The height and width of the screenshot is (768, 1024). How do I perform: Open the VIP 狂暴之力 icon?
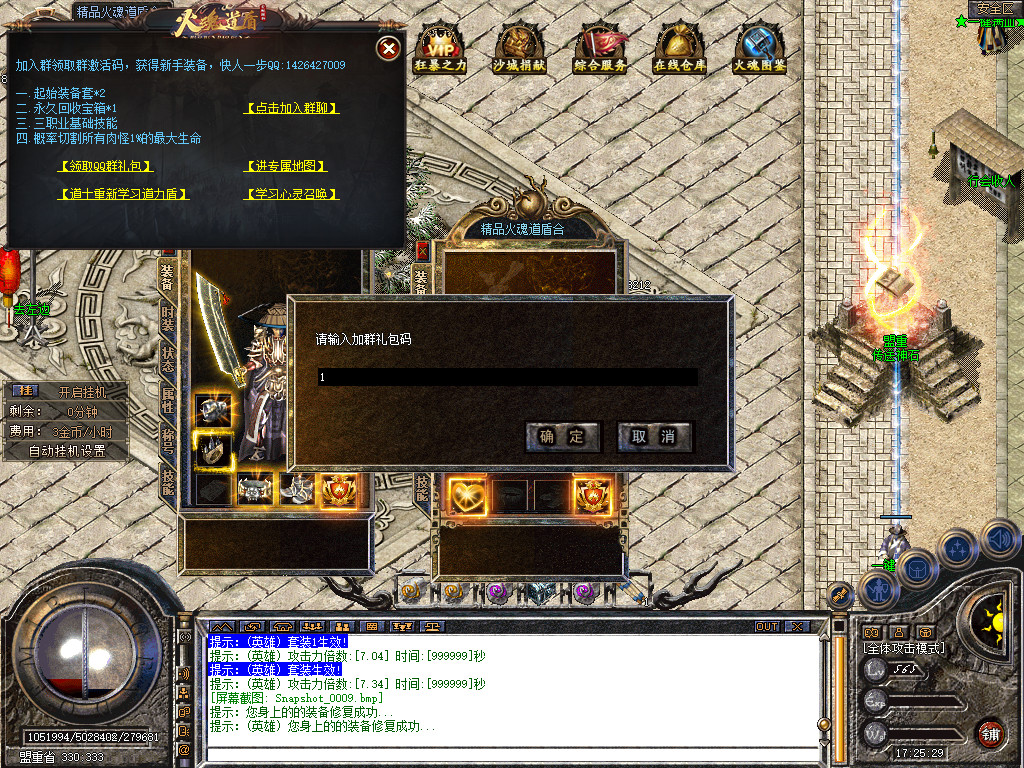tap(440, 48)
